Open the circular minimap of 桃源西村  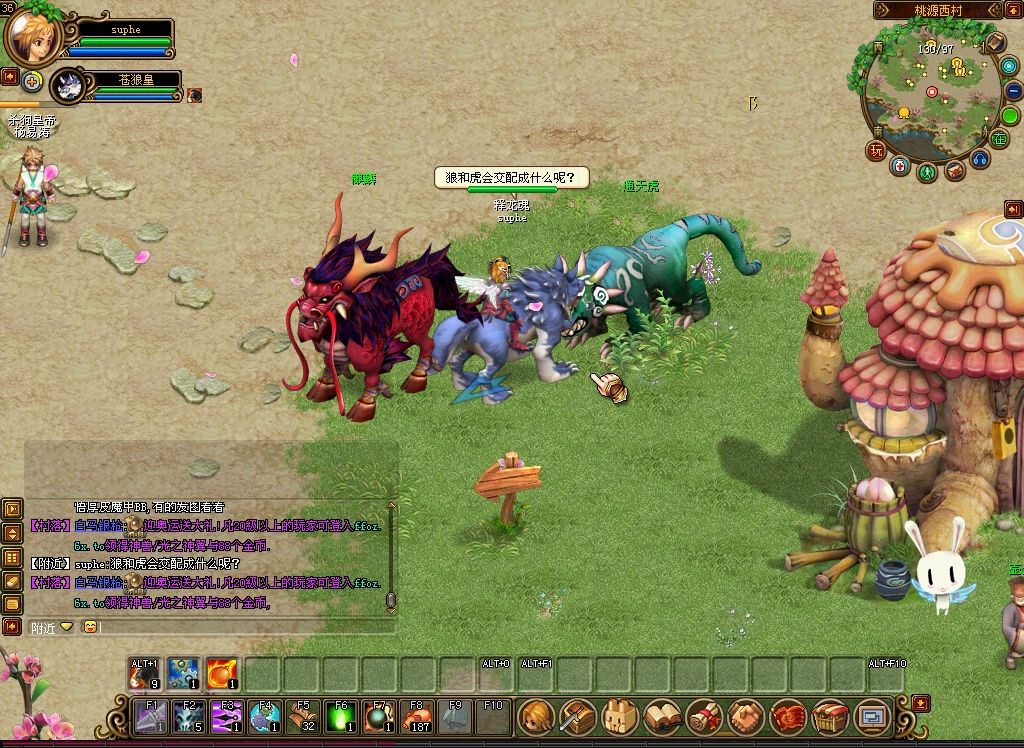tap(931, 95)
